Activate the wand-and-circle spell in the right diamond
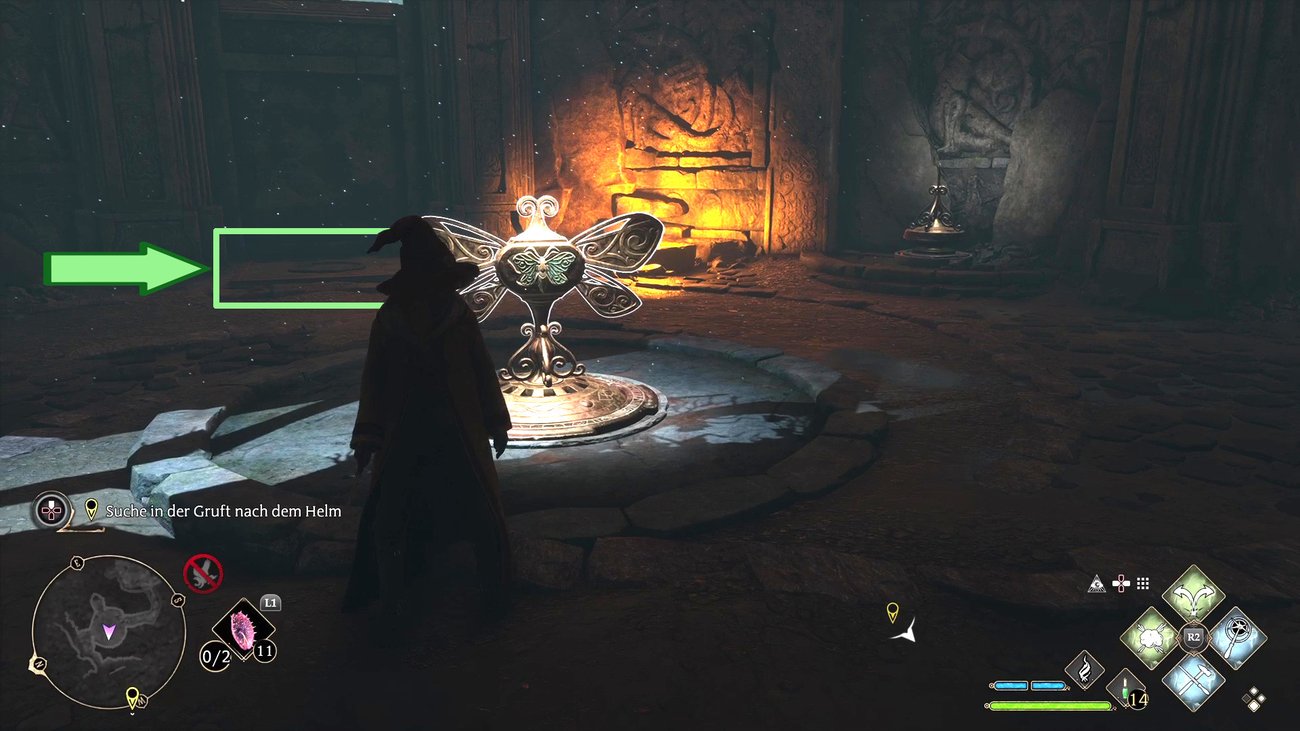 pyautogui.click(x=1236, y=636)
